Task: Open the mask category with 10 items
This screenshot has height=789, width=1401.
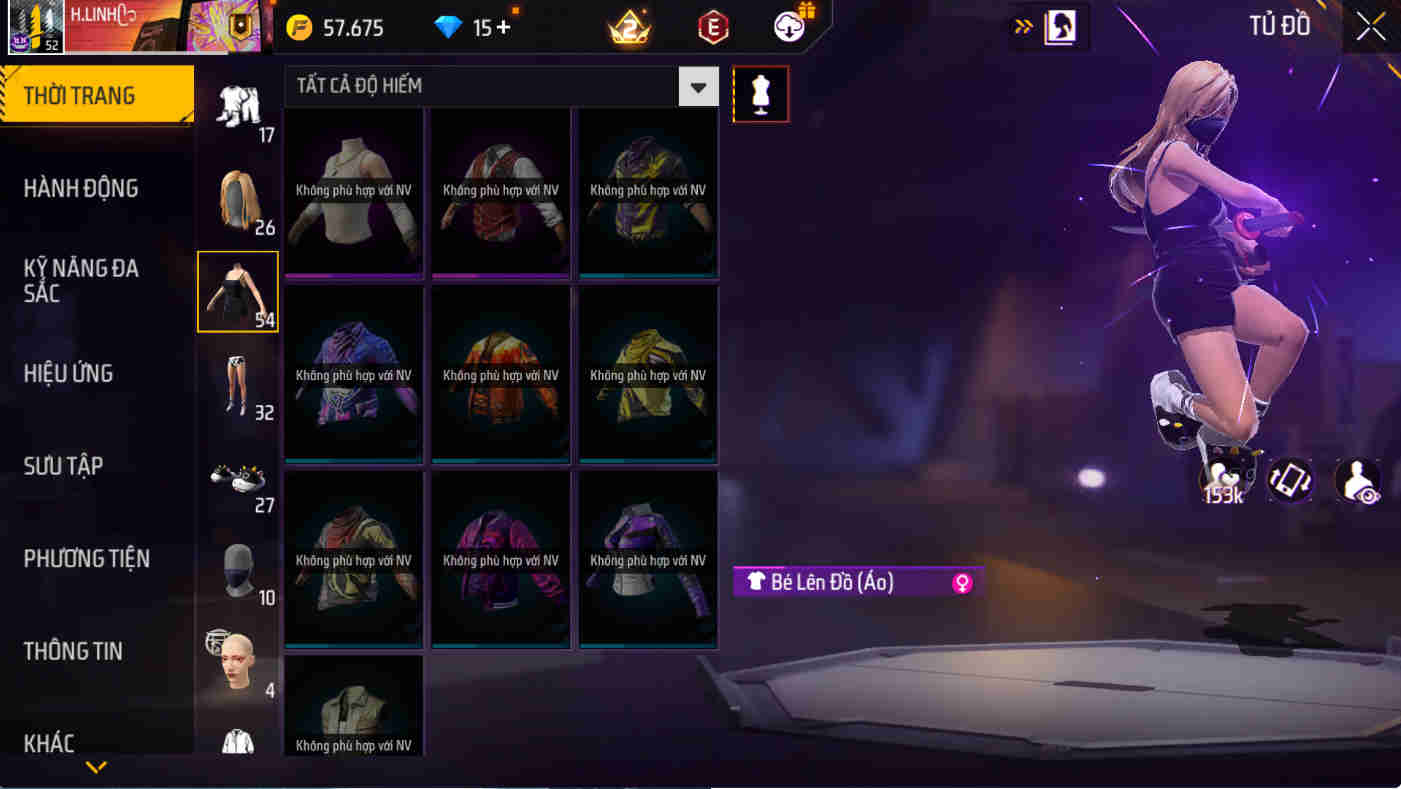Action: point(238,570)
